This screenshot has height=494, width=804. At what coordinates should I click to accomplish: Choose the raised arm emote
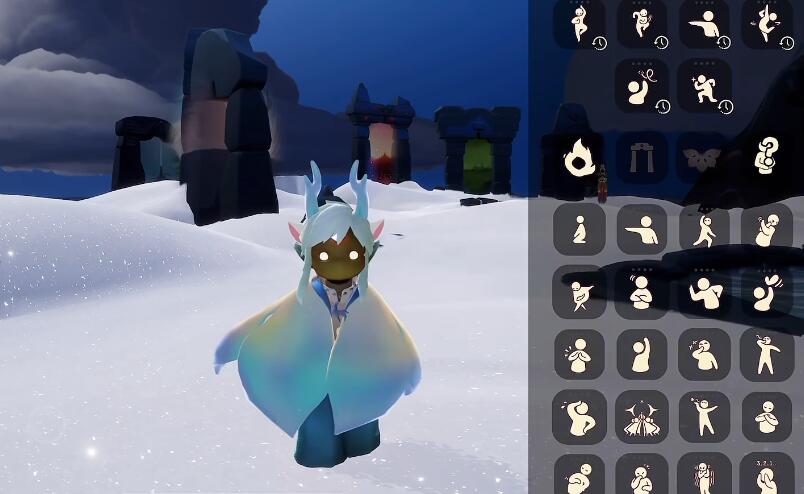coord(641,354)
